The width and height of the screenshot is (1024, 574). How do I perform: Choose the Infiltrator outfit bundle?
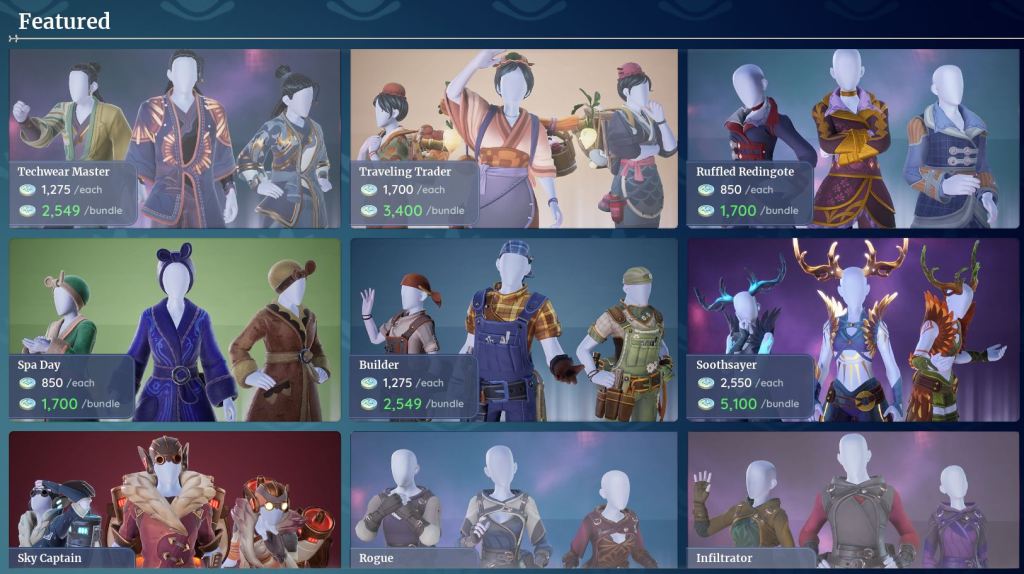click(852, 499)
